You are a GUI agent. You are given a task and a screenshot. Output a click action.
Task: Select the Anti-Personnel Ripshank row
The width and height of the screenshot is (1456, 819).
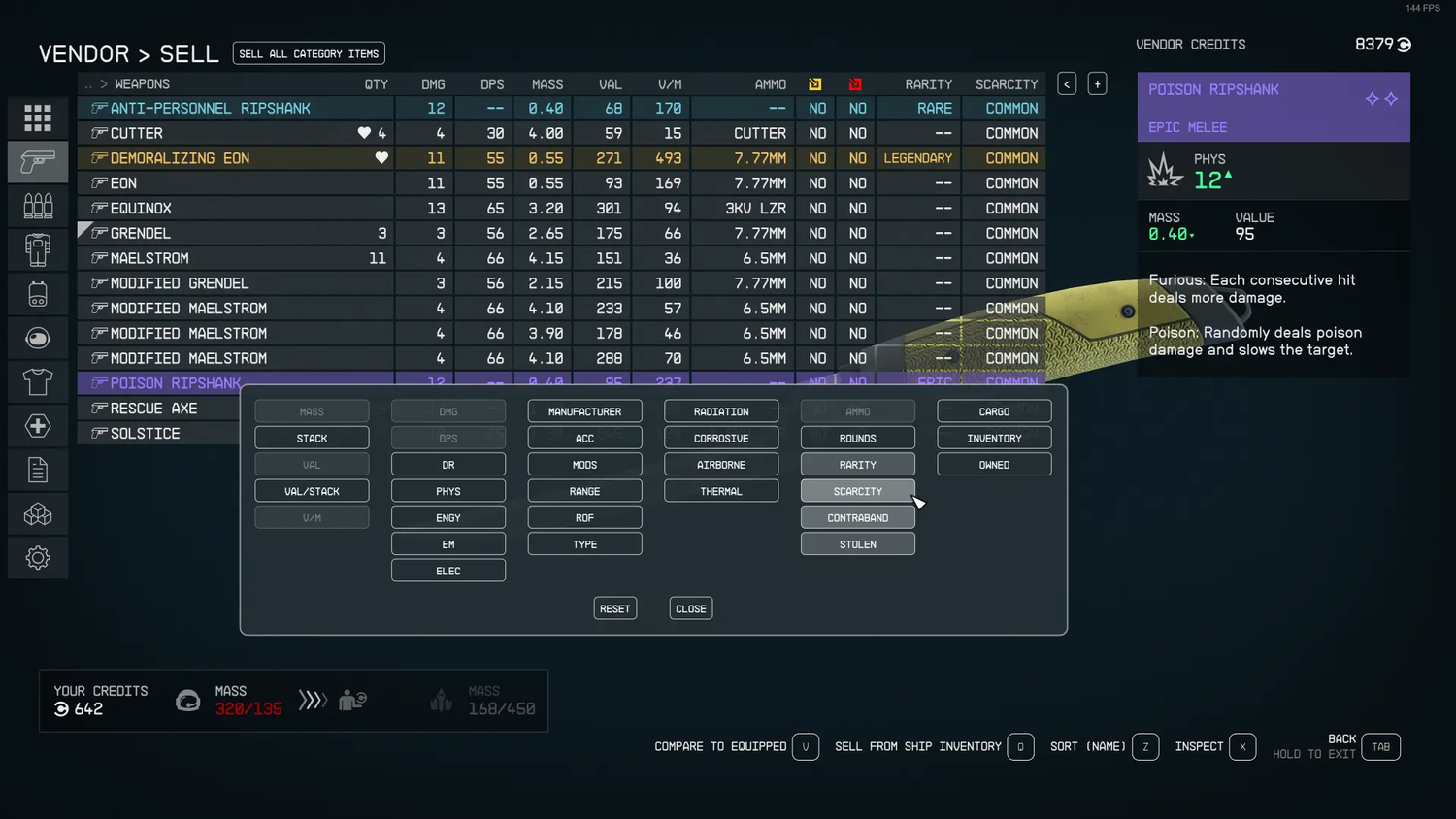point(210,108)
